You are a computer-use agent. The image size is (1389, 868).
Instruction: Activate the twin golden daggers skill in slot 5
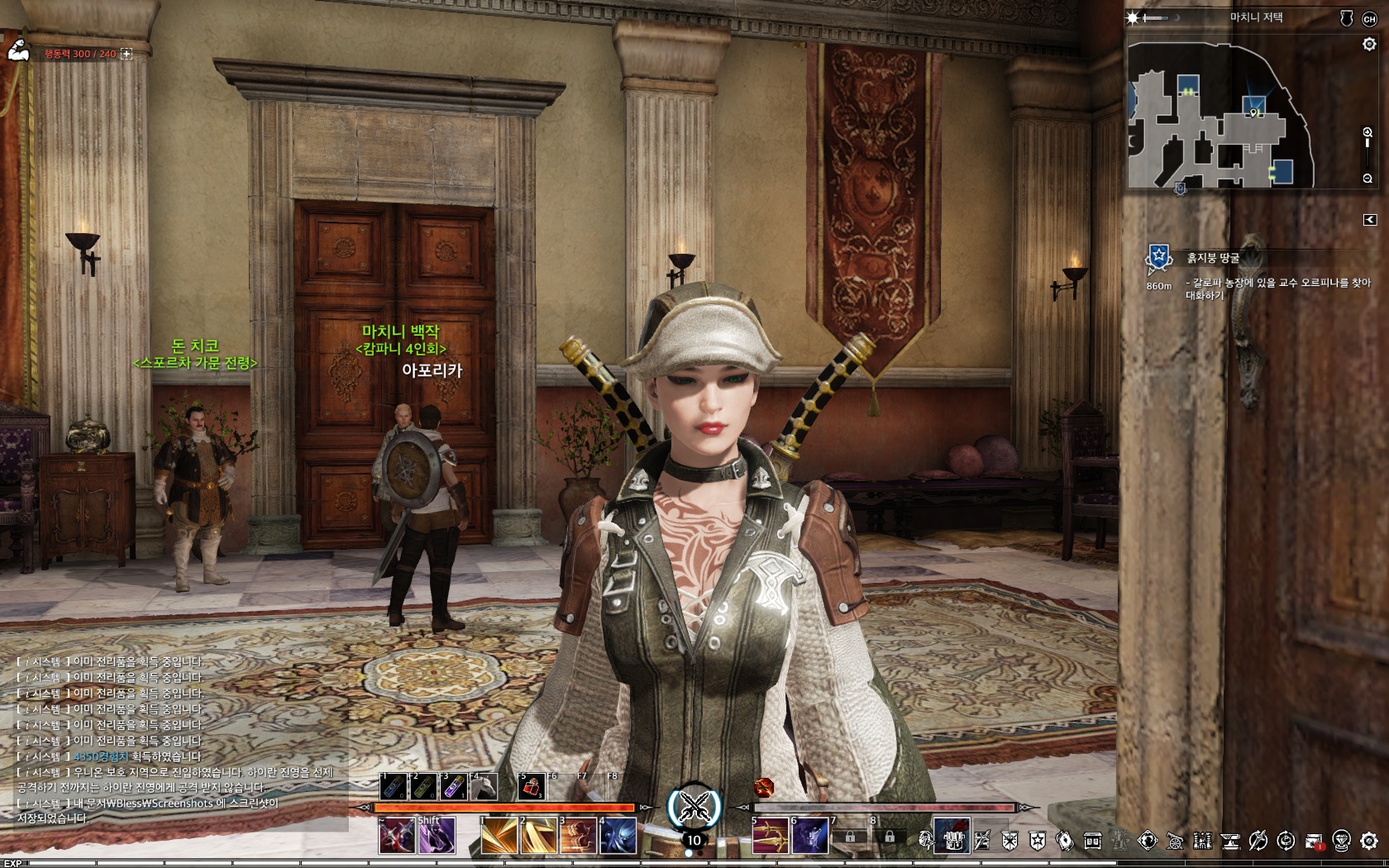click(x=770, y=837)
